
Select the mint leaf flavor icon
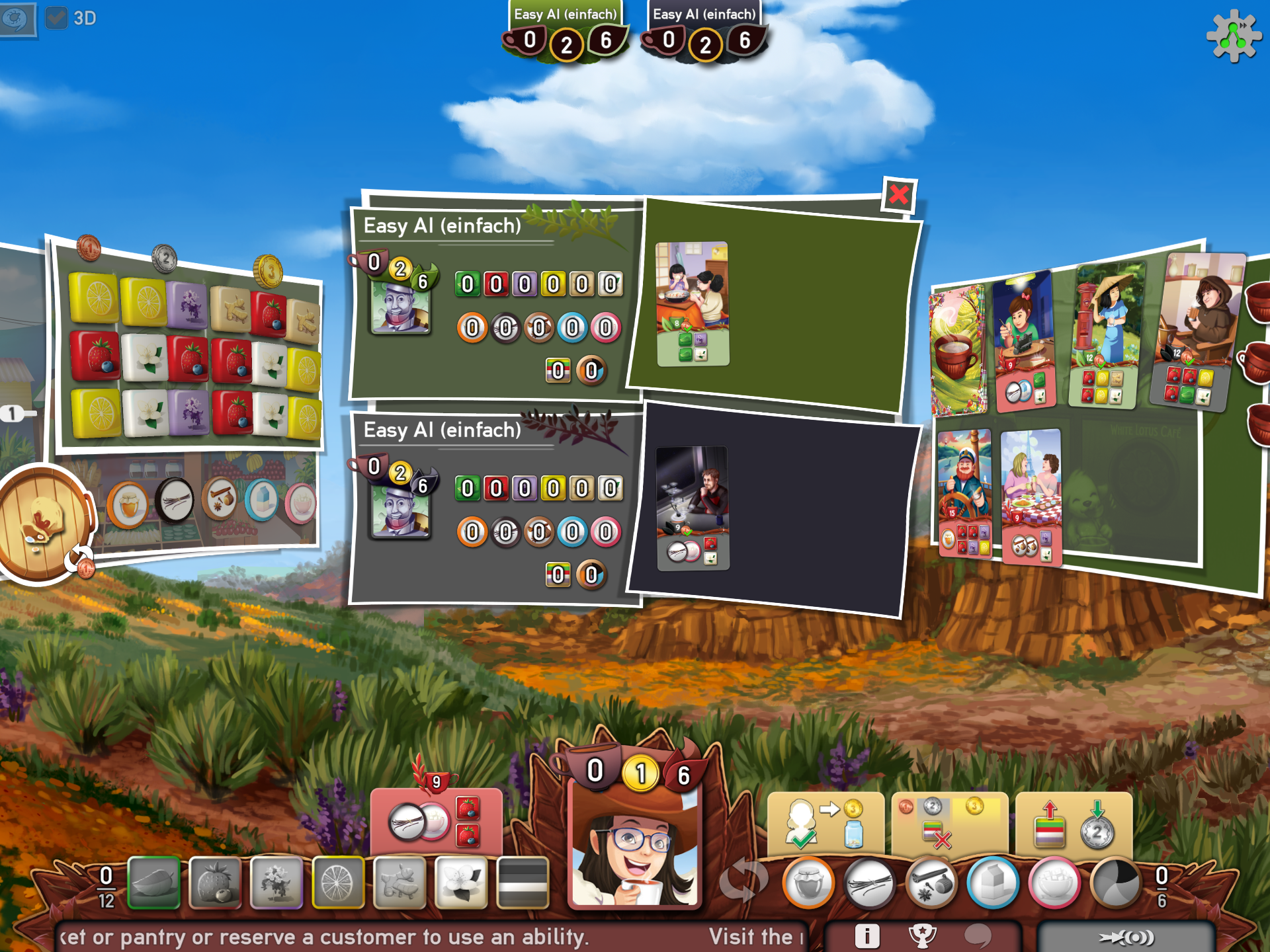coord(153,883)
